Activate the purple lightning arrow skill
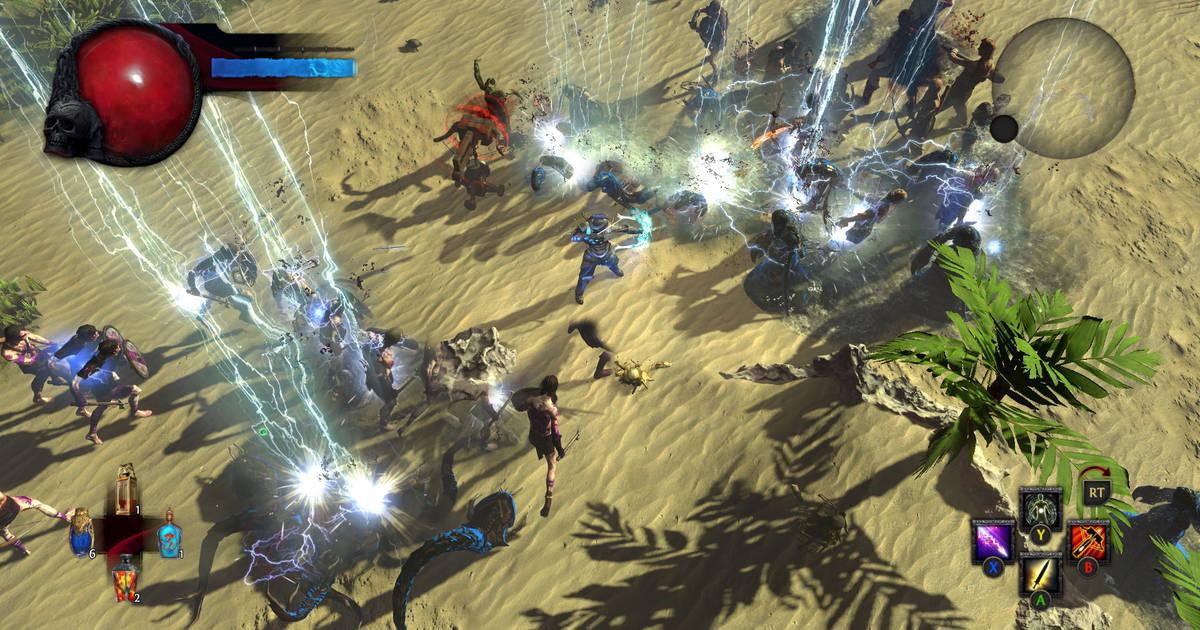 click(993, 542)
